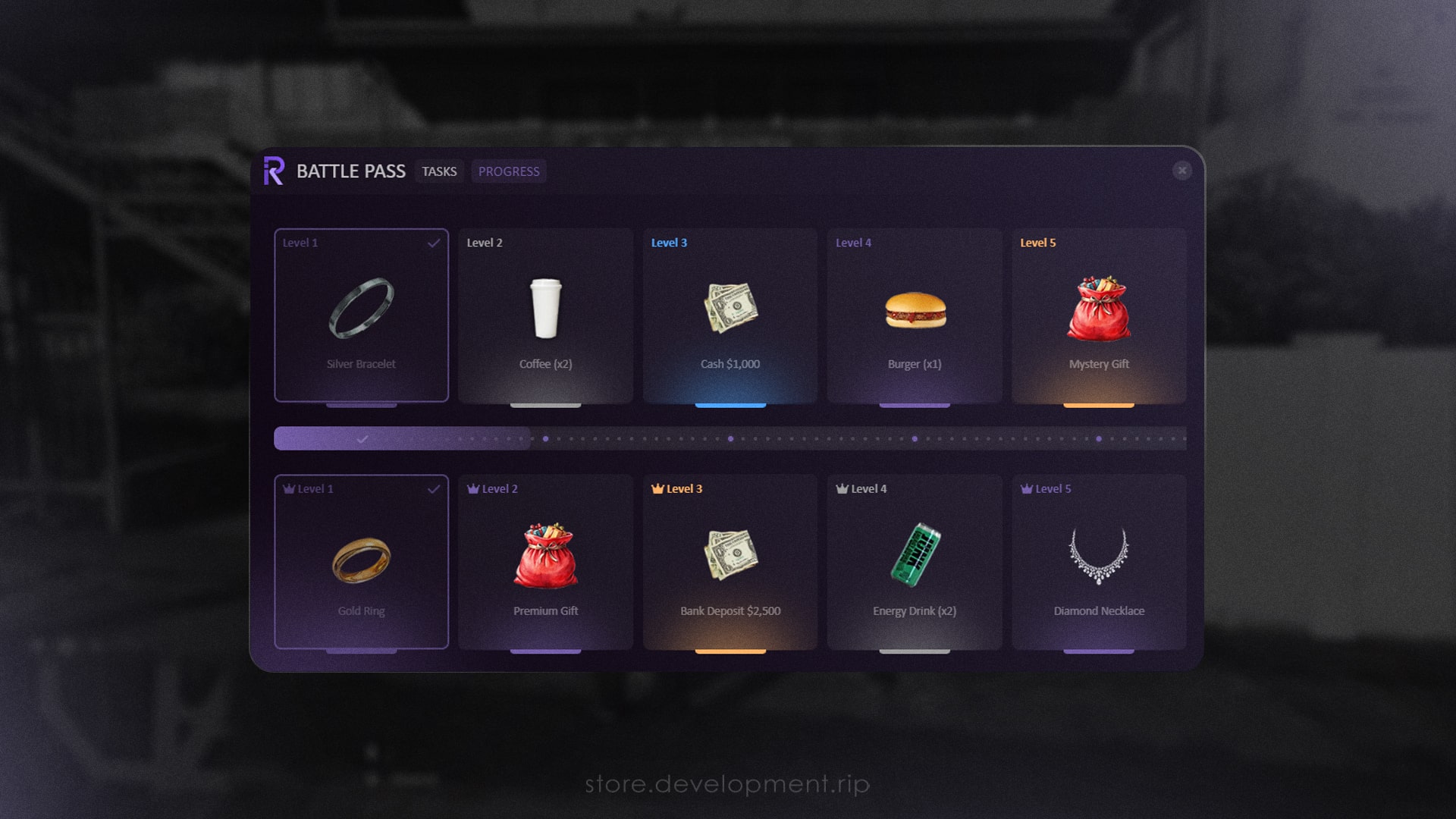Viewport: 1456px width, 819px height.
Task: Switch to the Tasks tab
Action: pos(439,171)
